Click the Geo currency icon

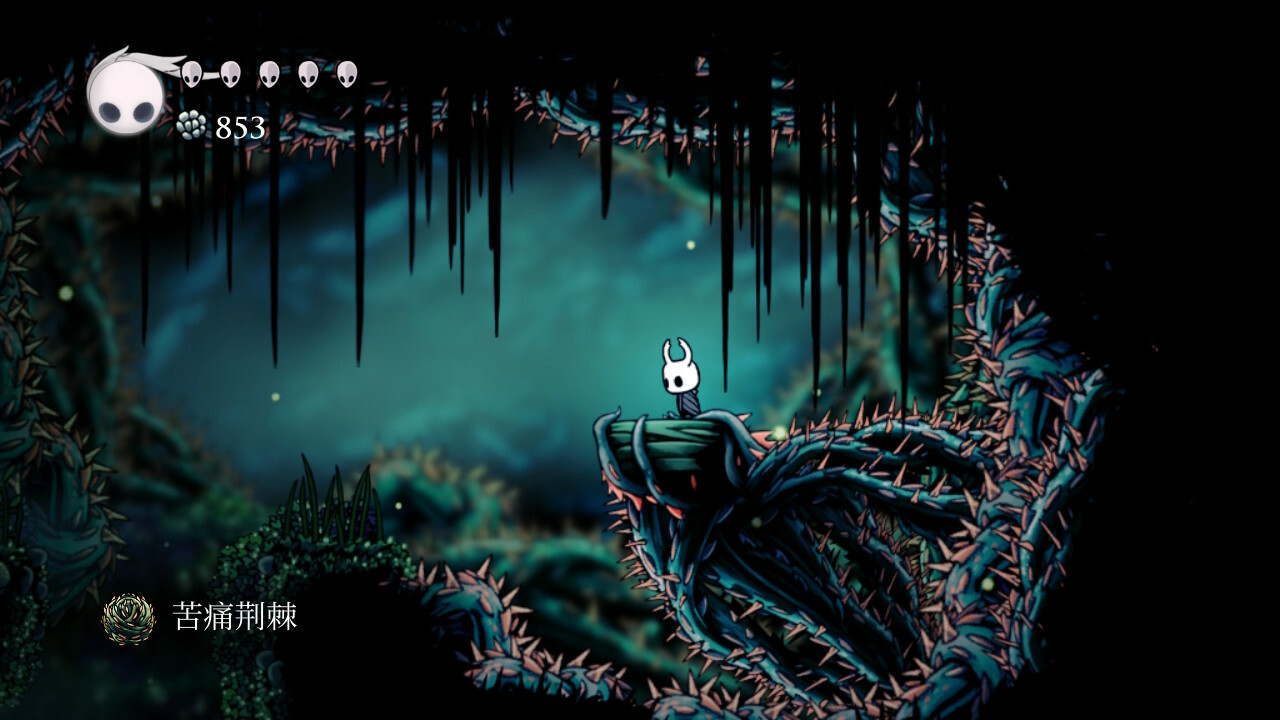pyautogui.click(x=191, y=126)
